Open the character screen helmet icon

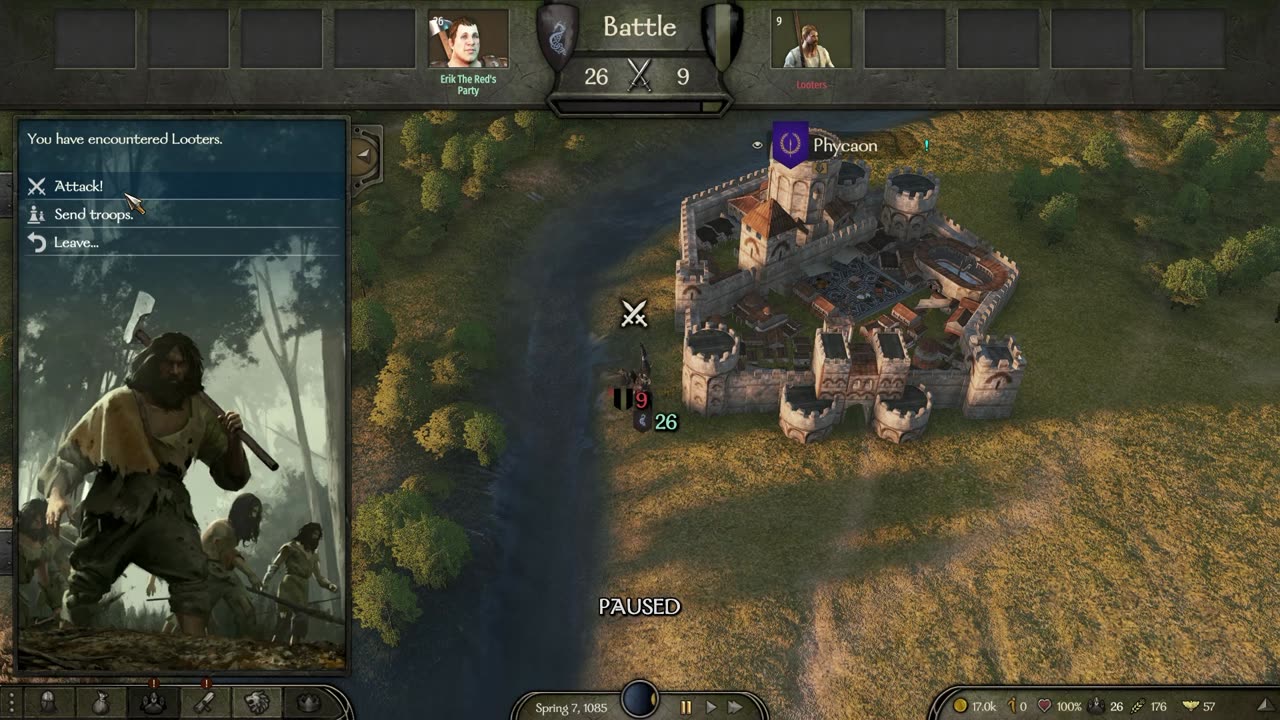(x=48, y=704)
